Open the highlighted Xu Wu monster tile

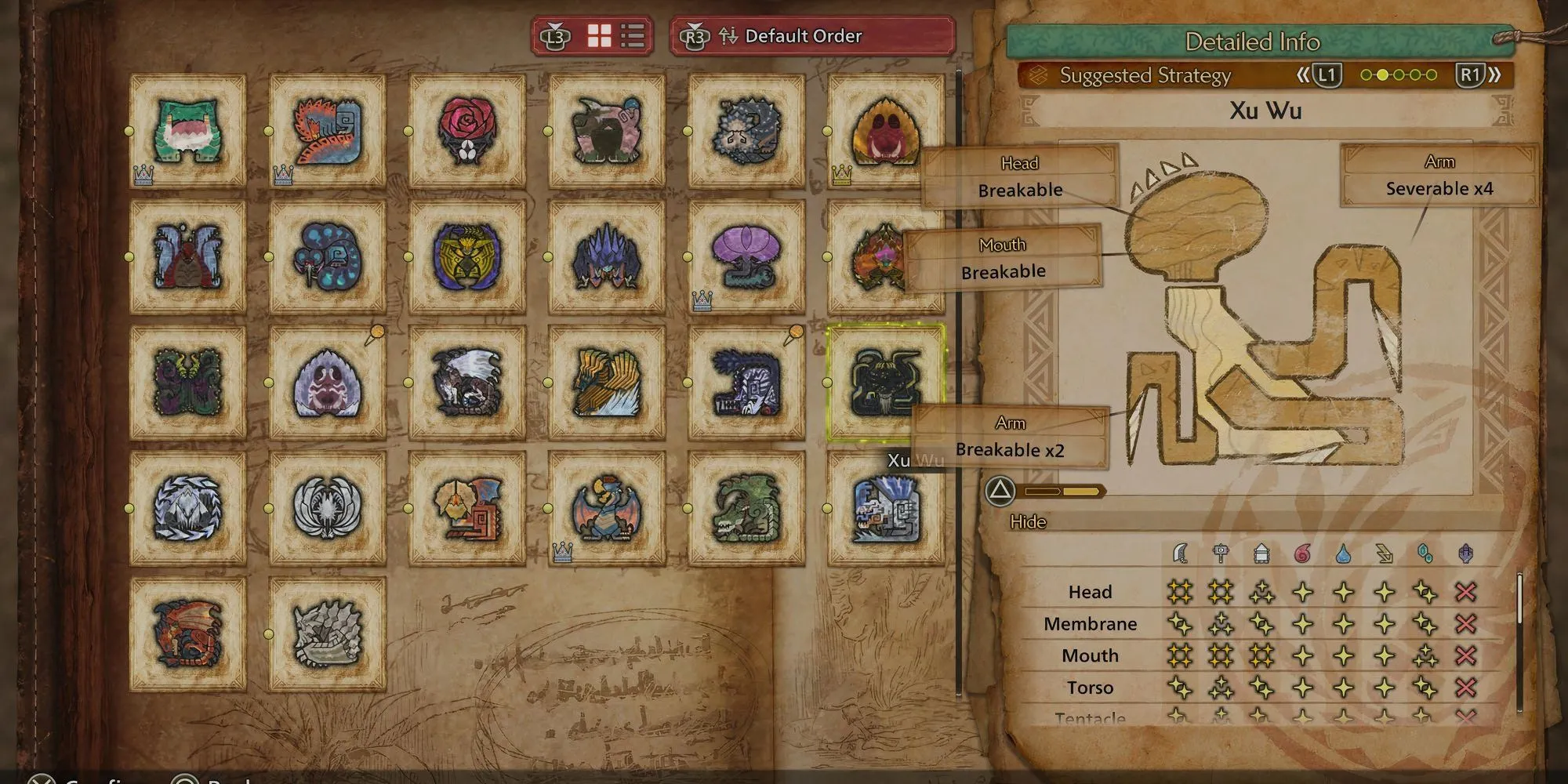884,383
